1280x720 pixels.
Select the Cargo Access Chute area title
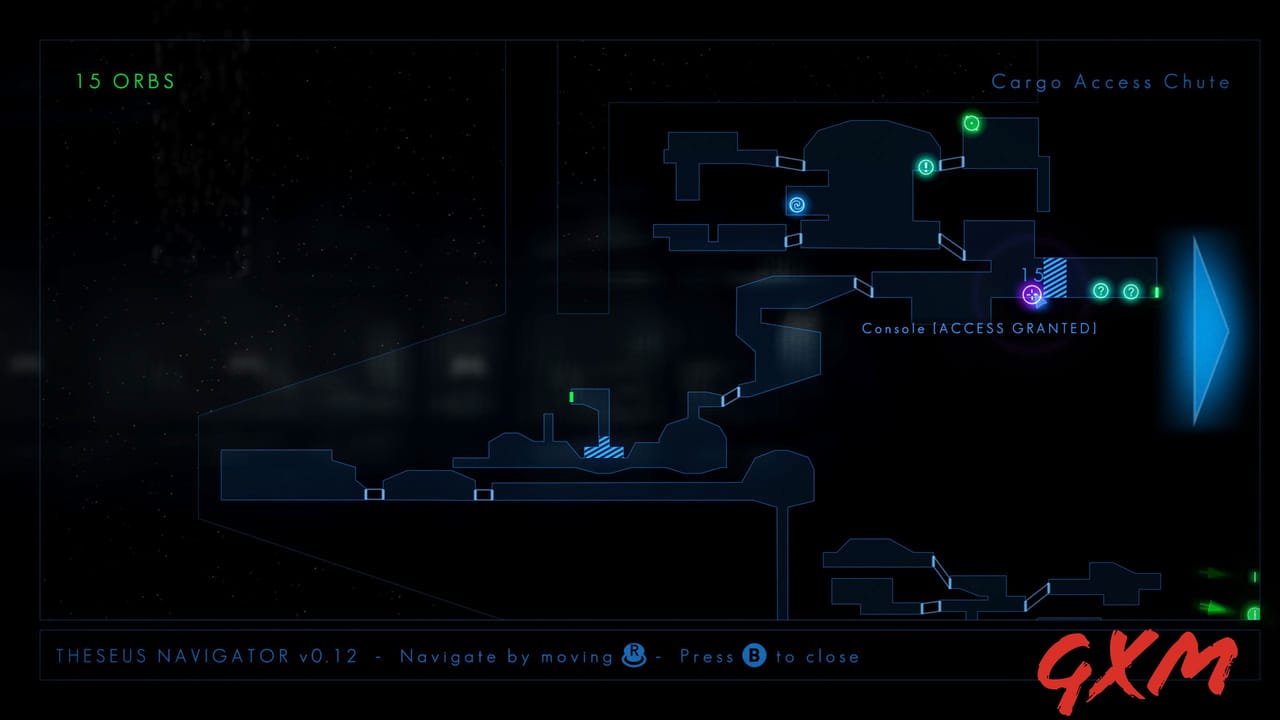click(x=1111, y=82)
